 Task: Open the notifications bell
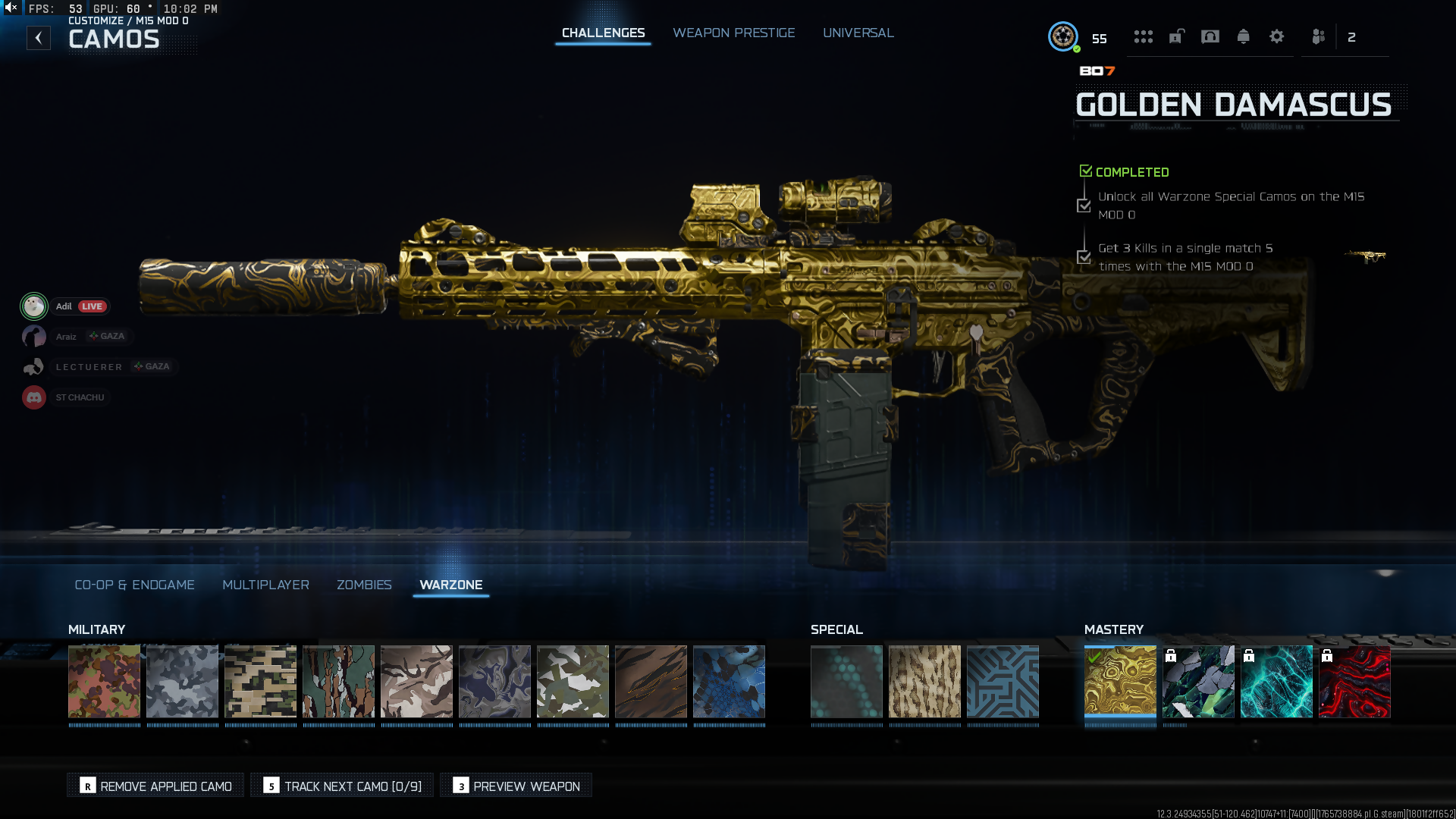pyautogui.click(x=1243, y=36)
